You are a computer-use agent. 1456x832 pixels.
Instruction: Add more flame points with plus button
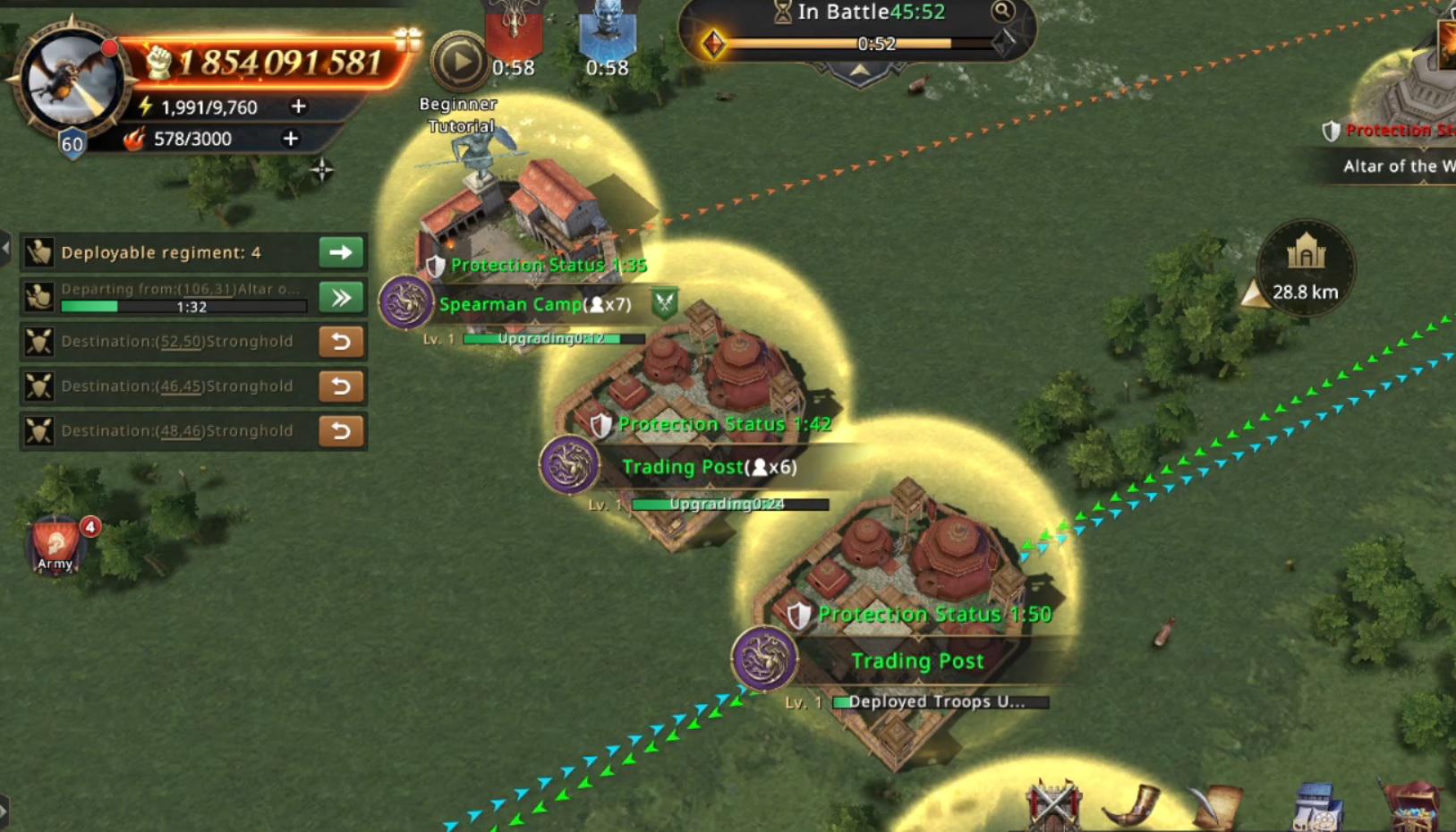click(x=290, y=139)
